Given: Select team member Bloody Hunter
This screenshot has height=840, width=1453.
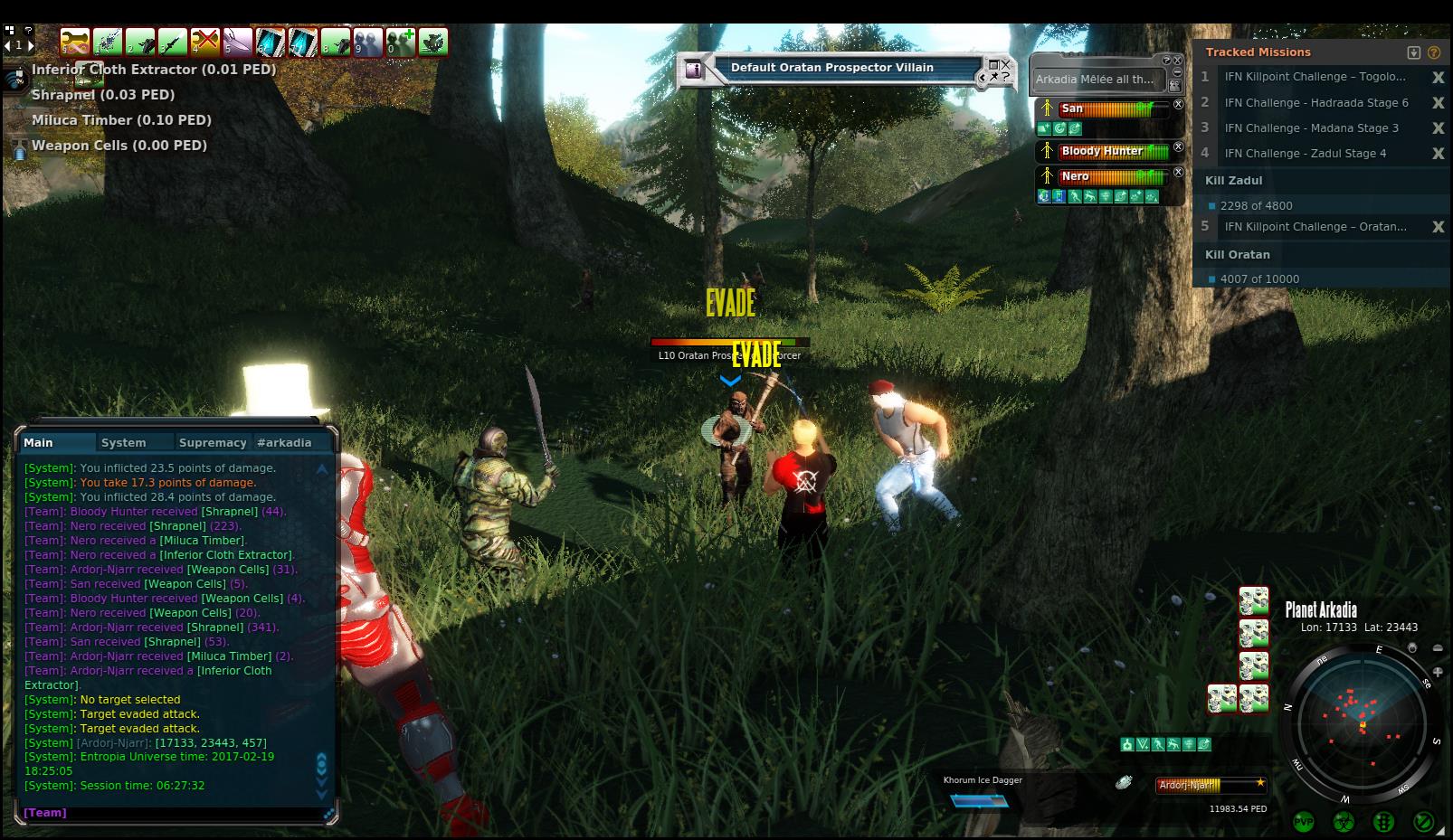Looking at the screenshot, I should [x=1102, y=151].
